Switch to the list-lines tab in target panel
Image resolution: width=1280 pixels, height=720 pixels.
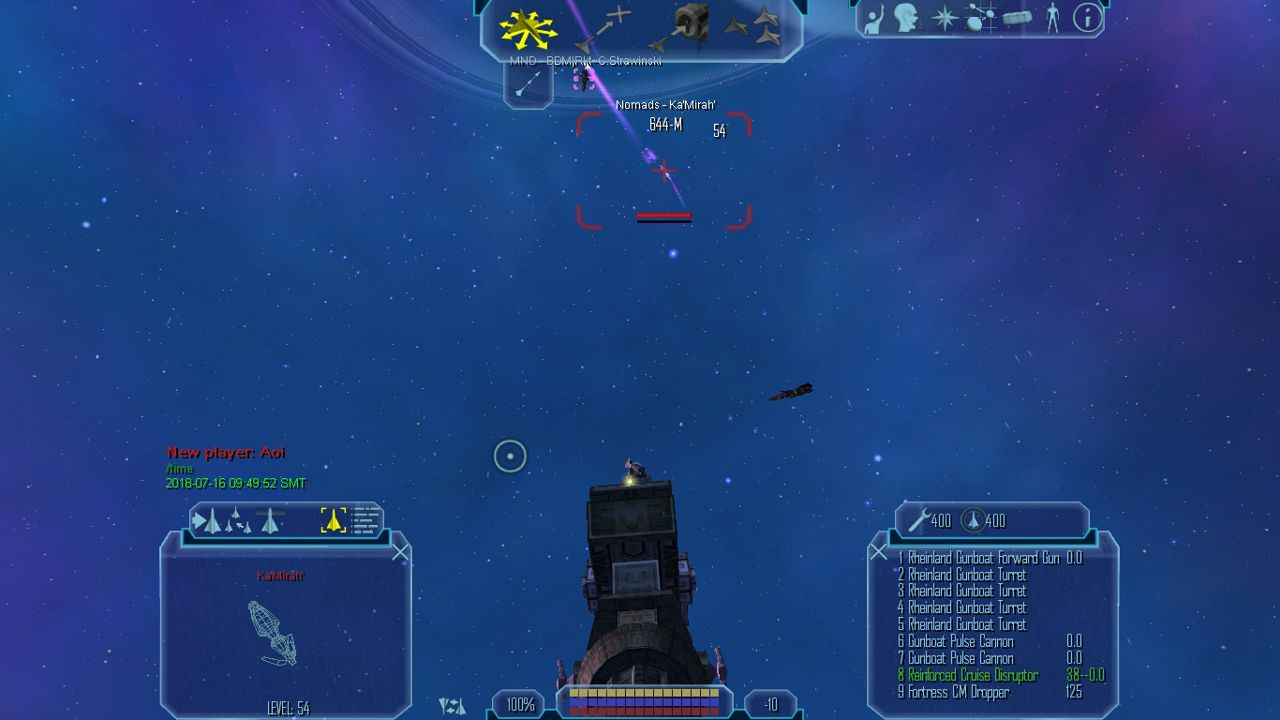pyautogui.click(x=366, y=520)
